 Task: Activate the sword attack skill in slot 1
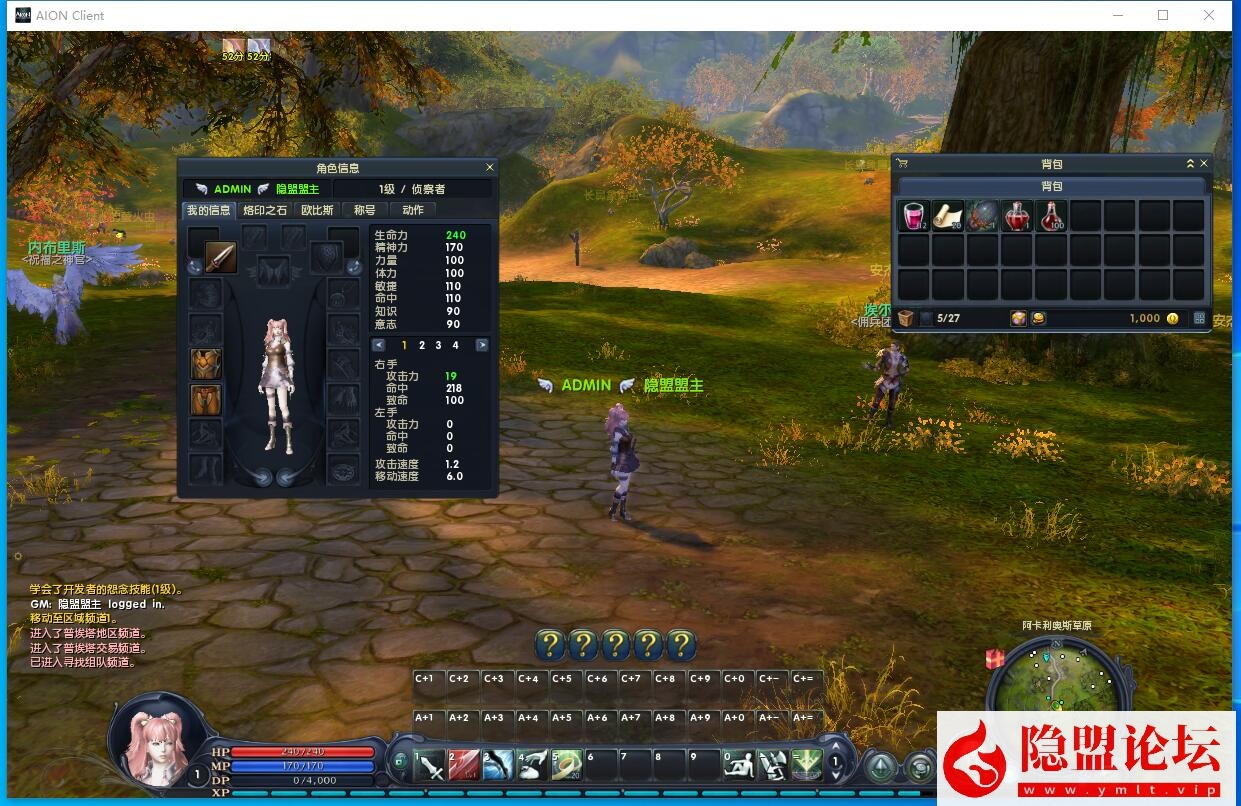[x=430, y=767]
